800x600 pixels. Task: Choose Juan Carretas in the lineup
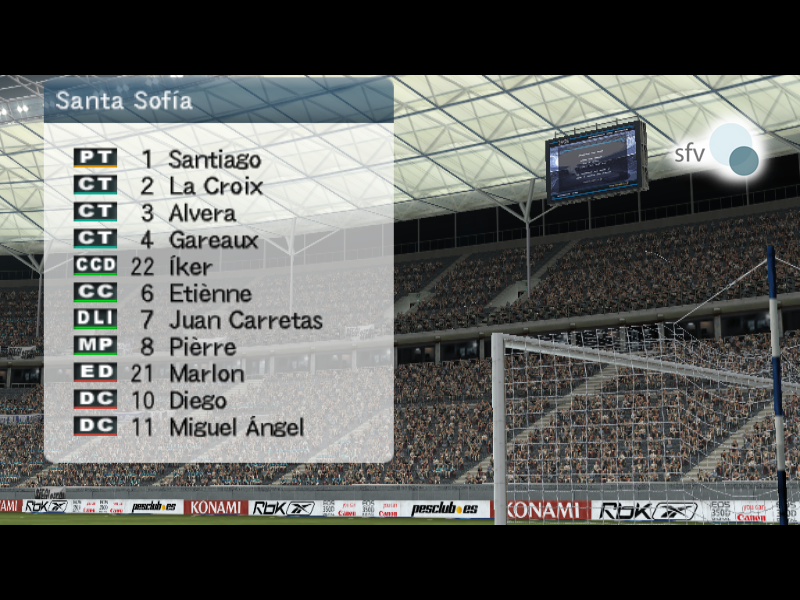click(x=245, y=321)
